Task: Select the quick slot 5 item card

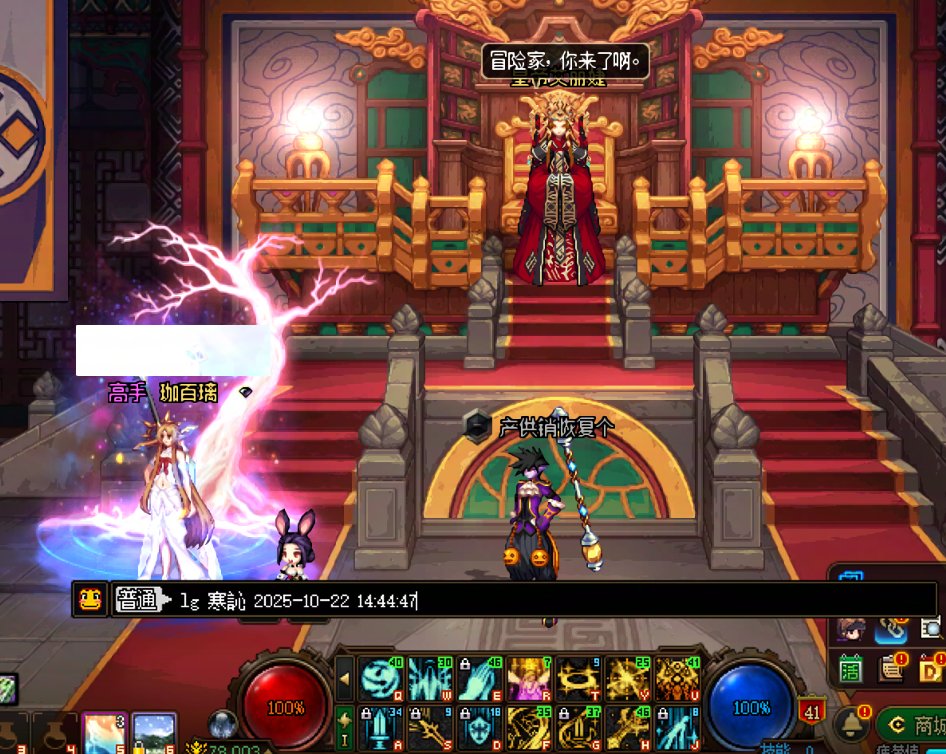Action: (x=103, y=734)
